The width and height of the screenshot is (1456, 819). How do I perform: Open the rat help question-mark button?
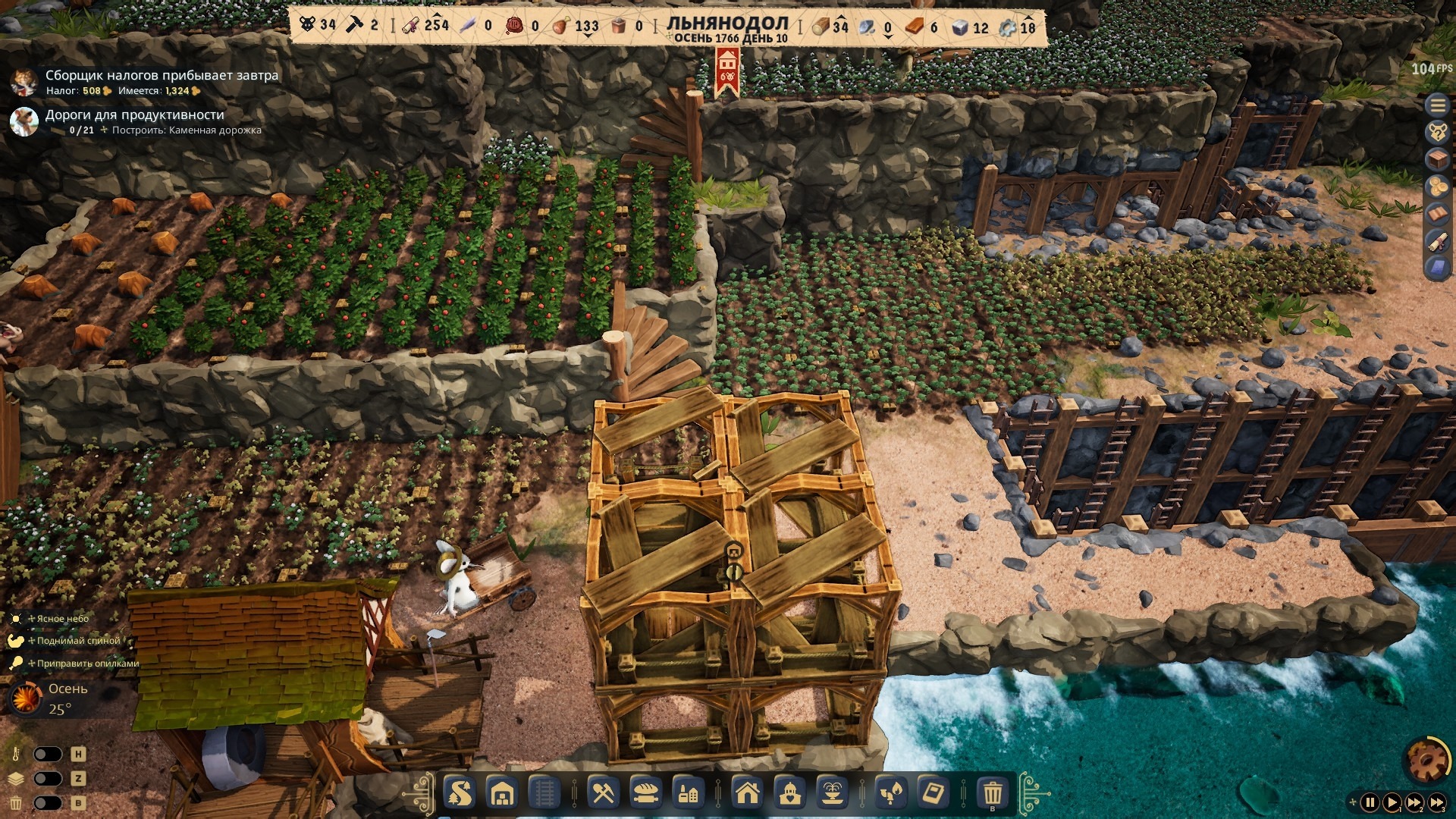(x=1438, y=133)
